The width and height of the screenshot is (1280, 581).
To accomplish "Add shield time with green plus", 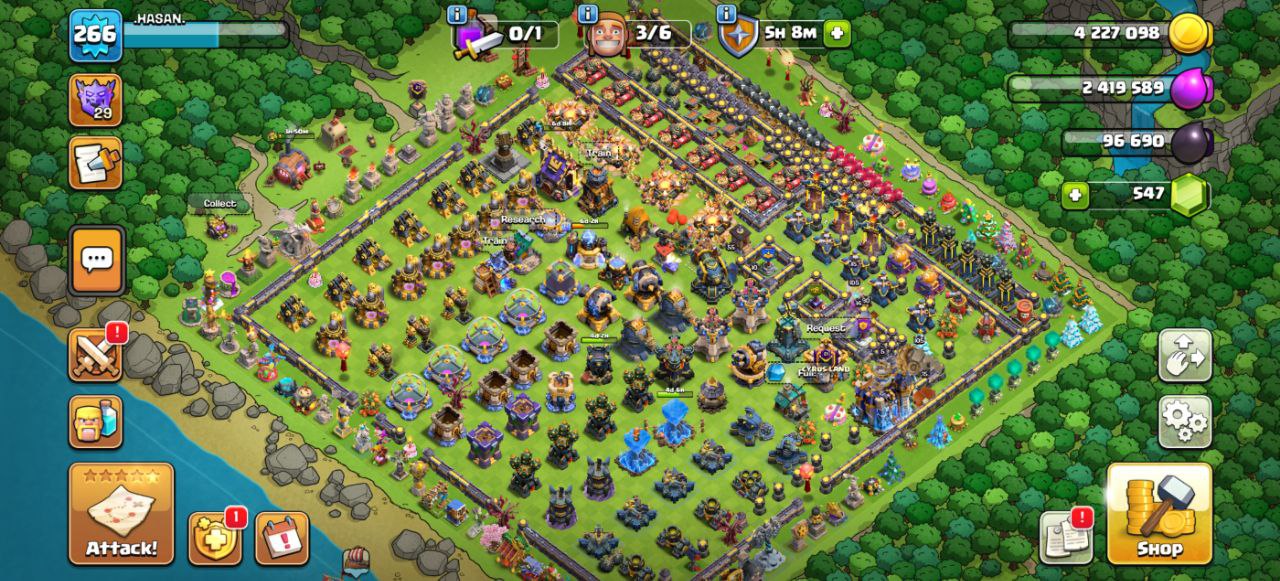I will [836, 34].
